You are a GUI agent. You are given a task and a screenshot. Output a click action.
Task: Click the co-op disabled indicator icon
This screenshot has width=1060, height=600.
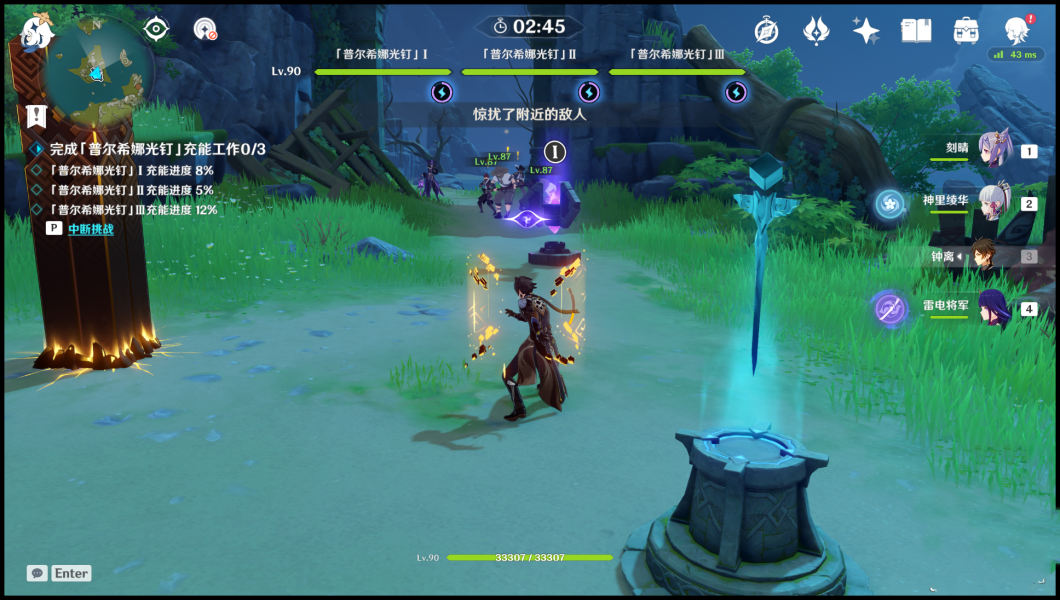205,30
